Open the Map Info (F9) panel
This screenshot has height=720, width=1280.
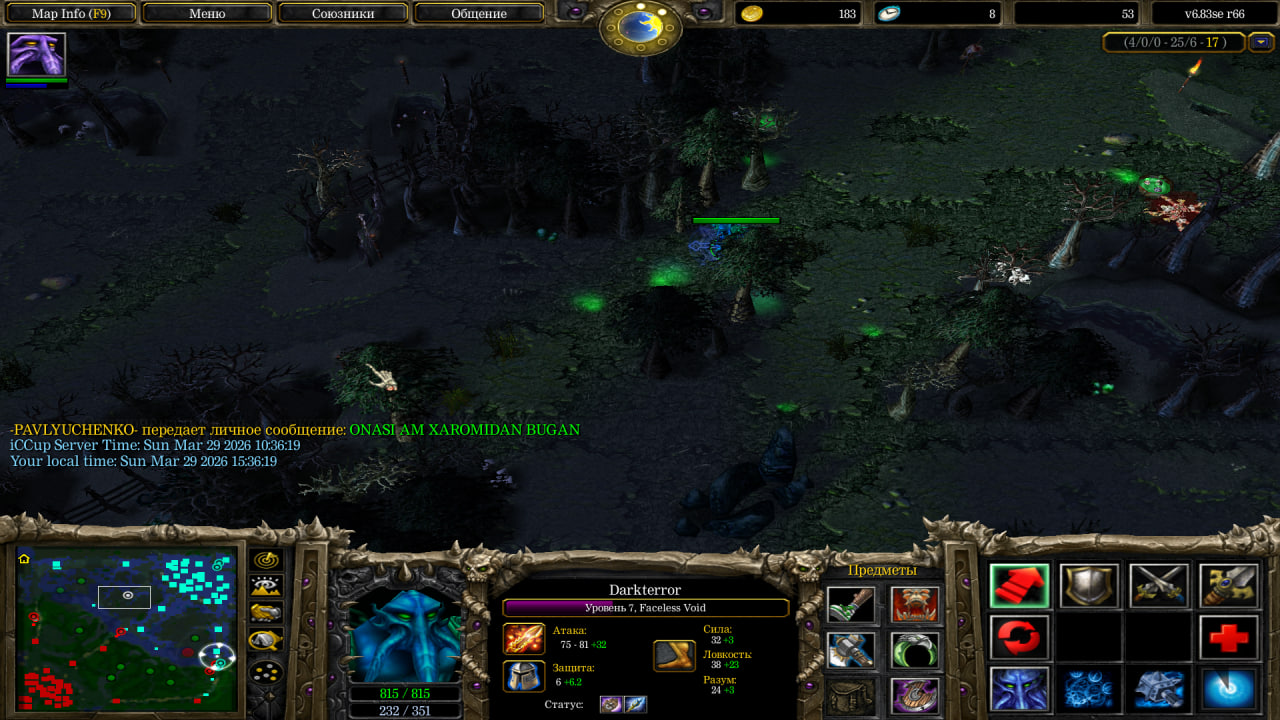click(71, 14)
